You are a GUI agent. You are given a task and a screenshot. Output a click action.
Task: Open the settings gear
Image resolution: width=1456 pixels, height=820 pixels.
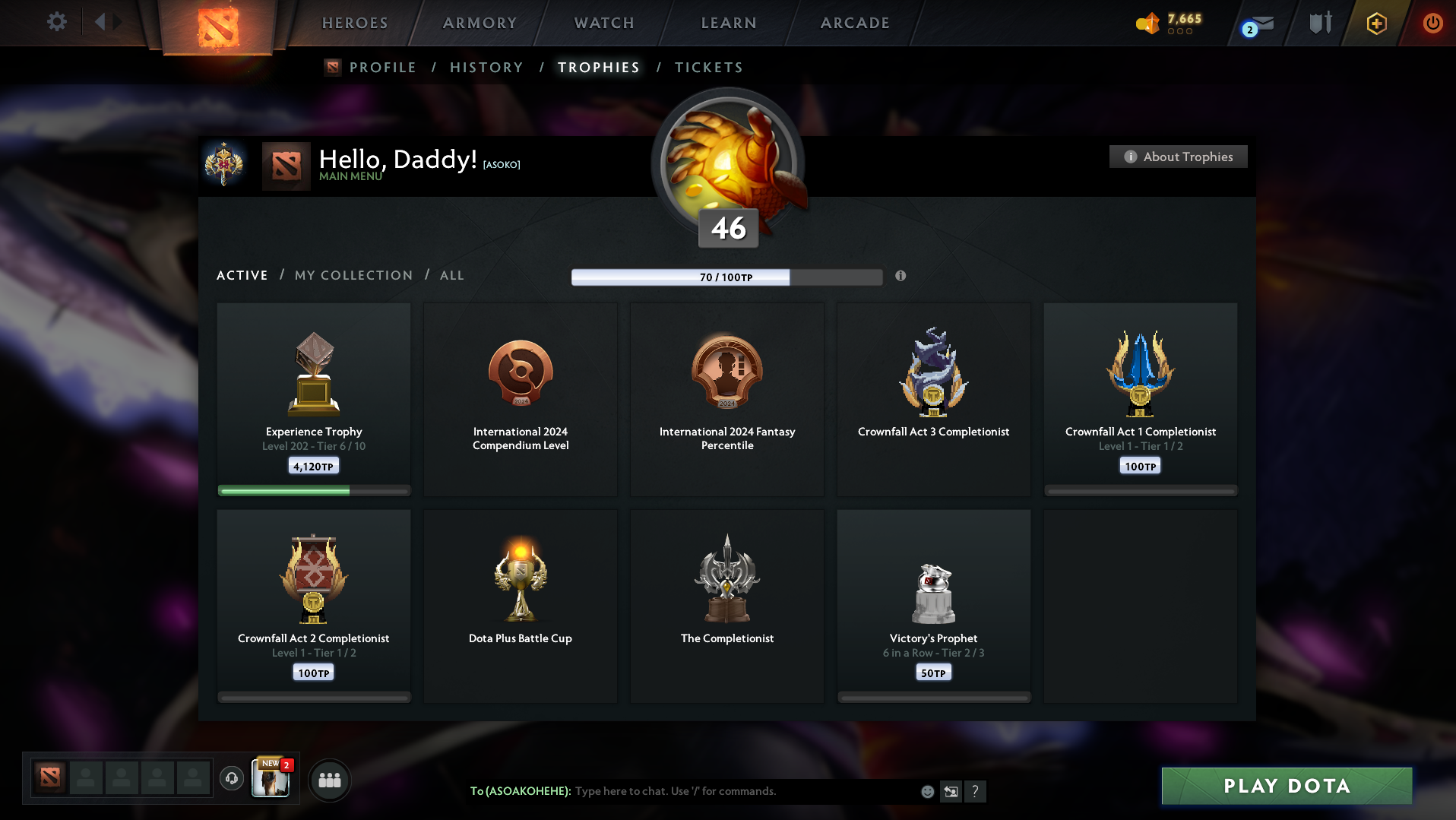point(55,22)
